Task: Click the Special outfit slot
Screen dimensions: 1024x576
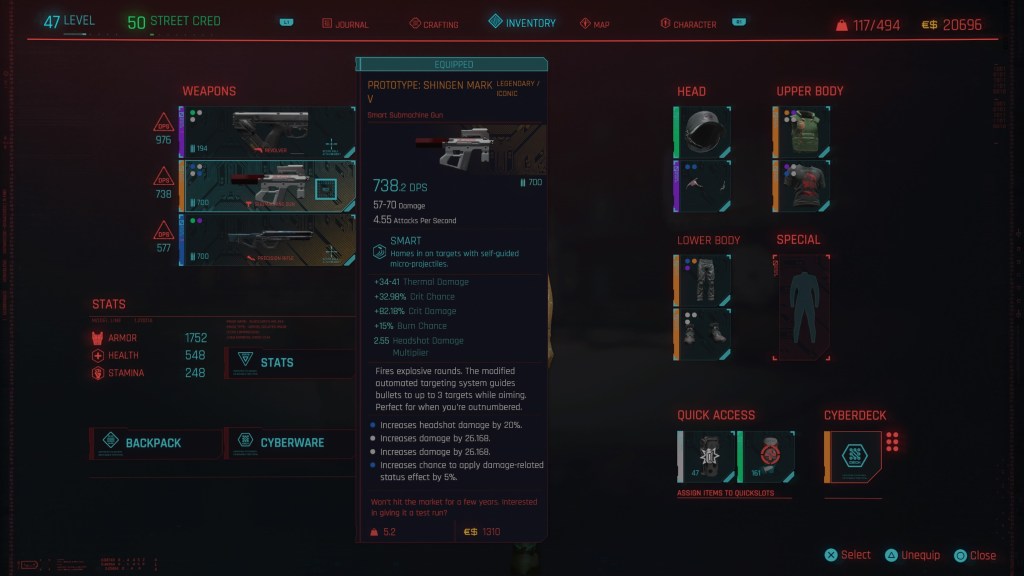Action: tap(802, 306)
